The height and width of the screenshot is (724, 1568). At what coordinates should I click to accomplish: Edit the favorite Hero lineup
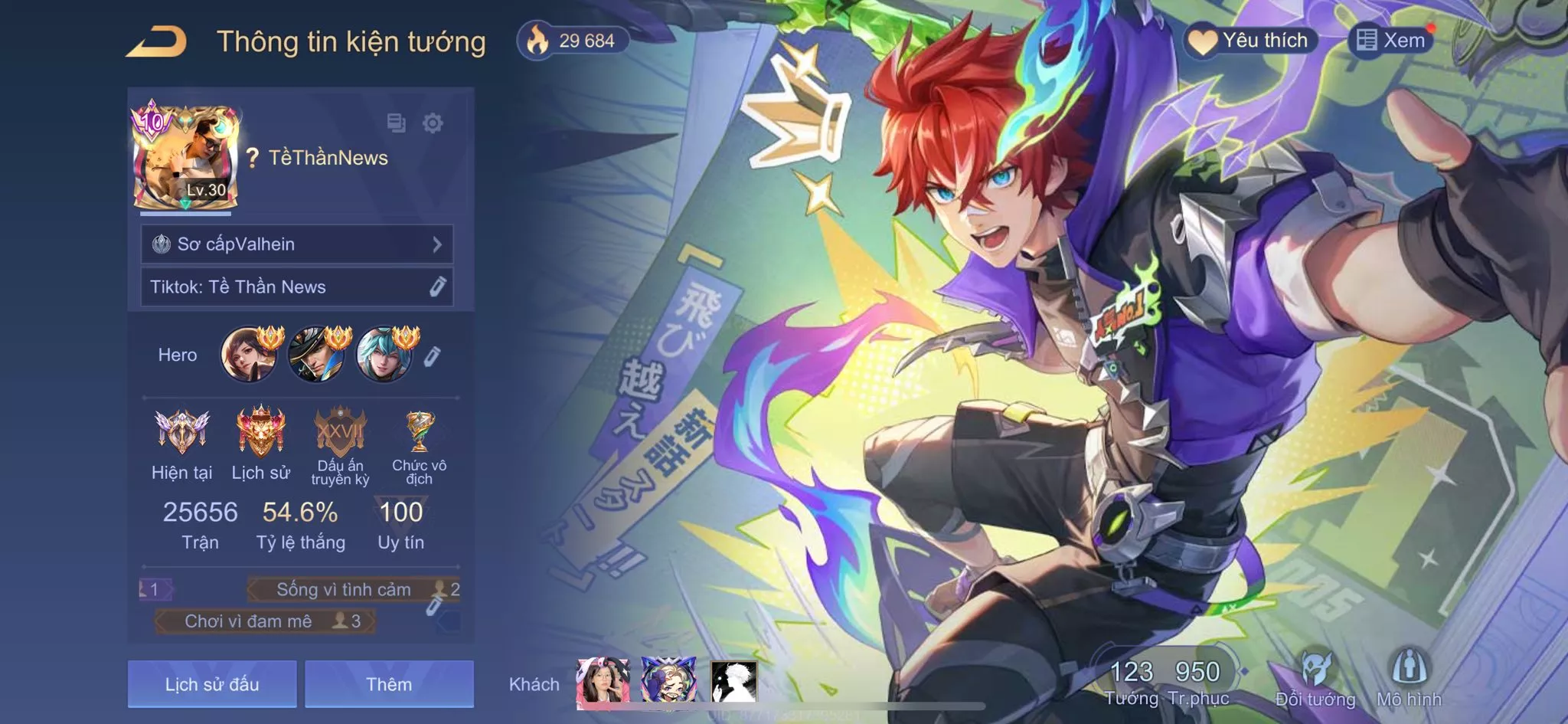pos(432,356)
